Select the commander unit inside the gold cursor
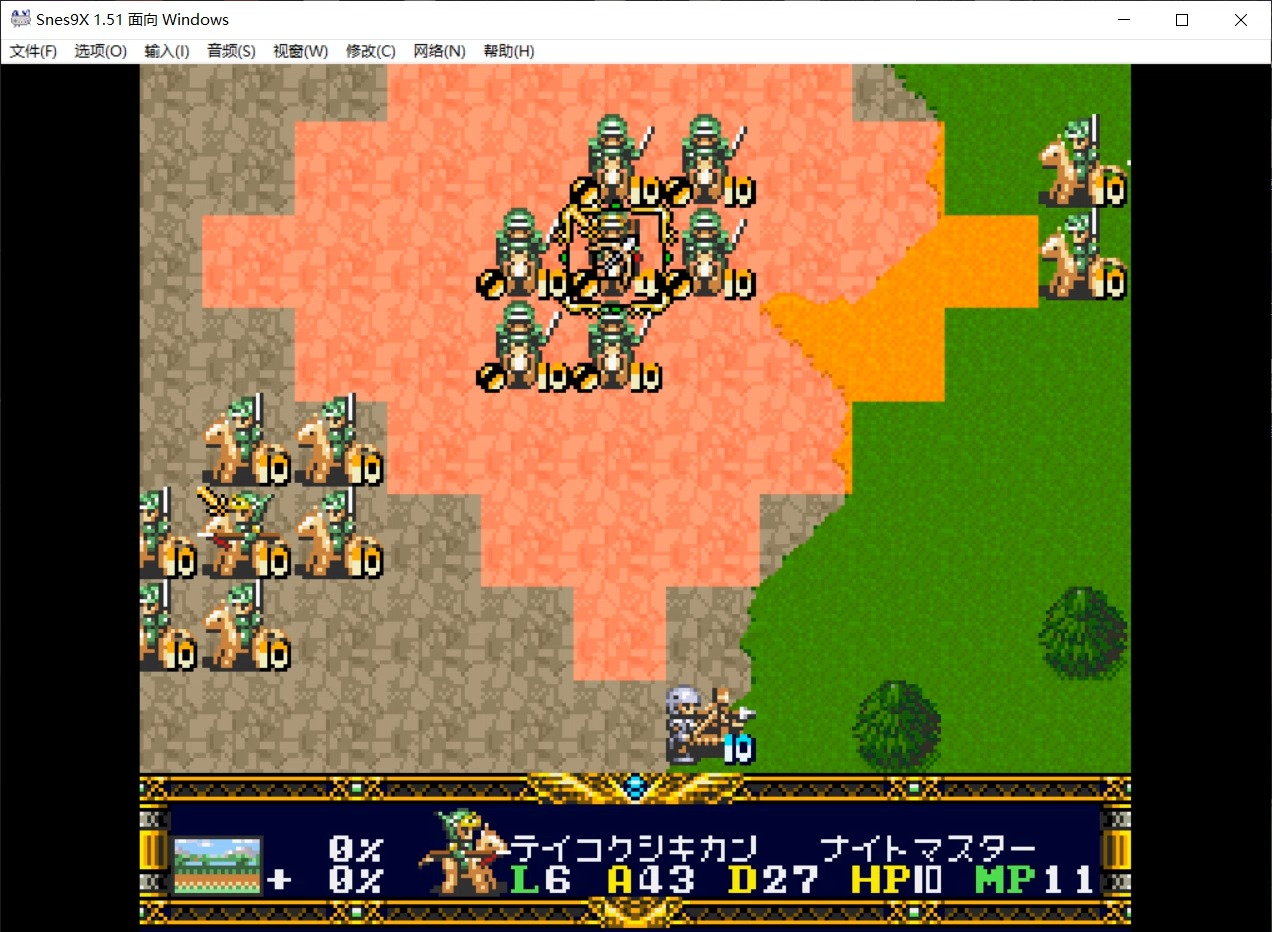The height and width of the screenshot is (932, 1272). tap(612, 257)
